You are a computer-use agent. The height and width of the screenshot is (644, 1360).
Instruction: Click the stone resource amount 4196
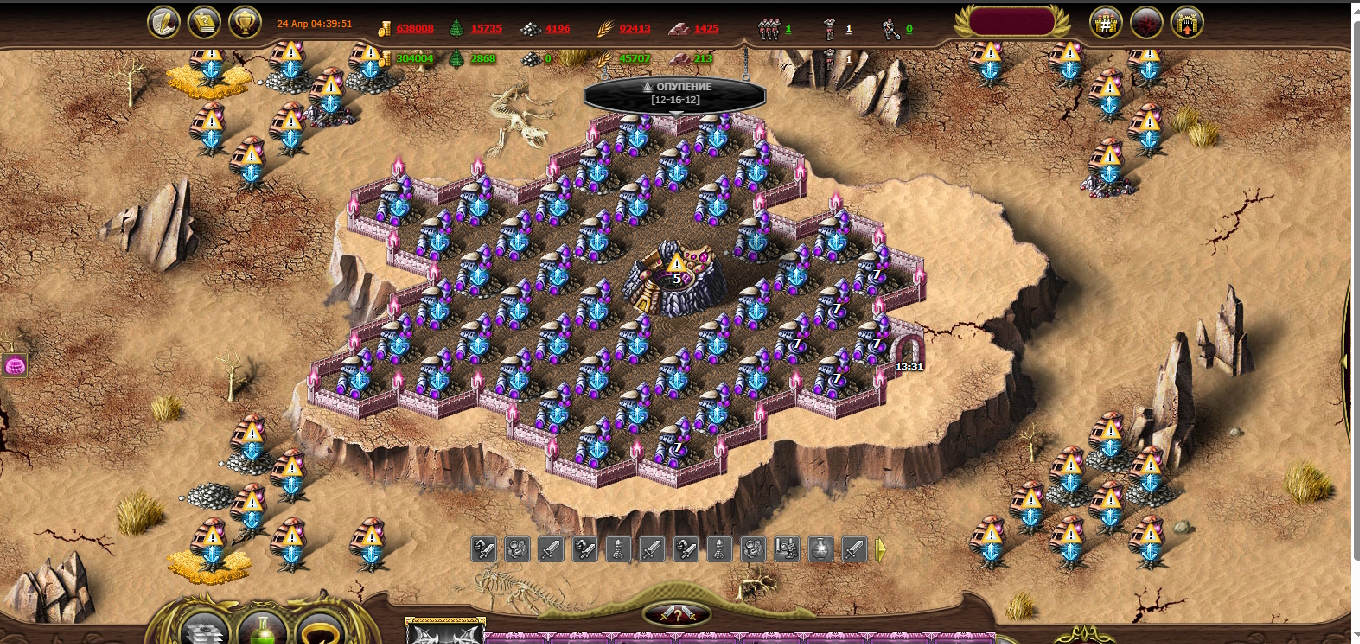click(x=557, y=29)
